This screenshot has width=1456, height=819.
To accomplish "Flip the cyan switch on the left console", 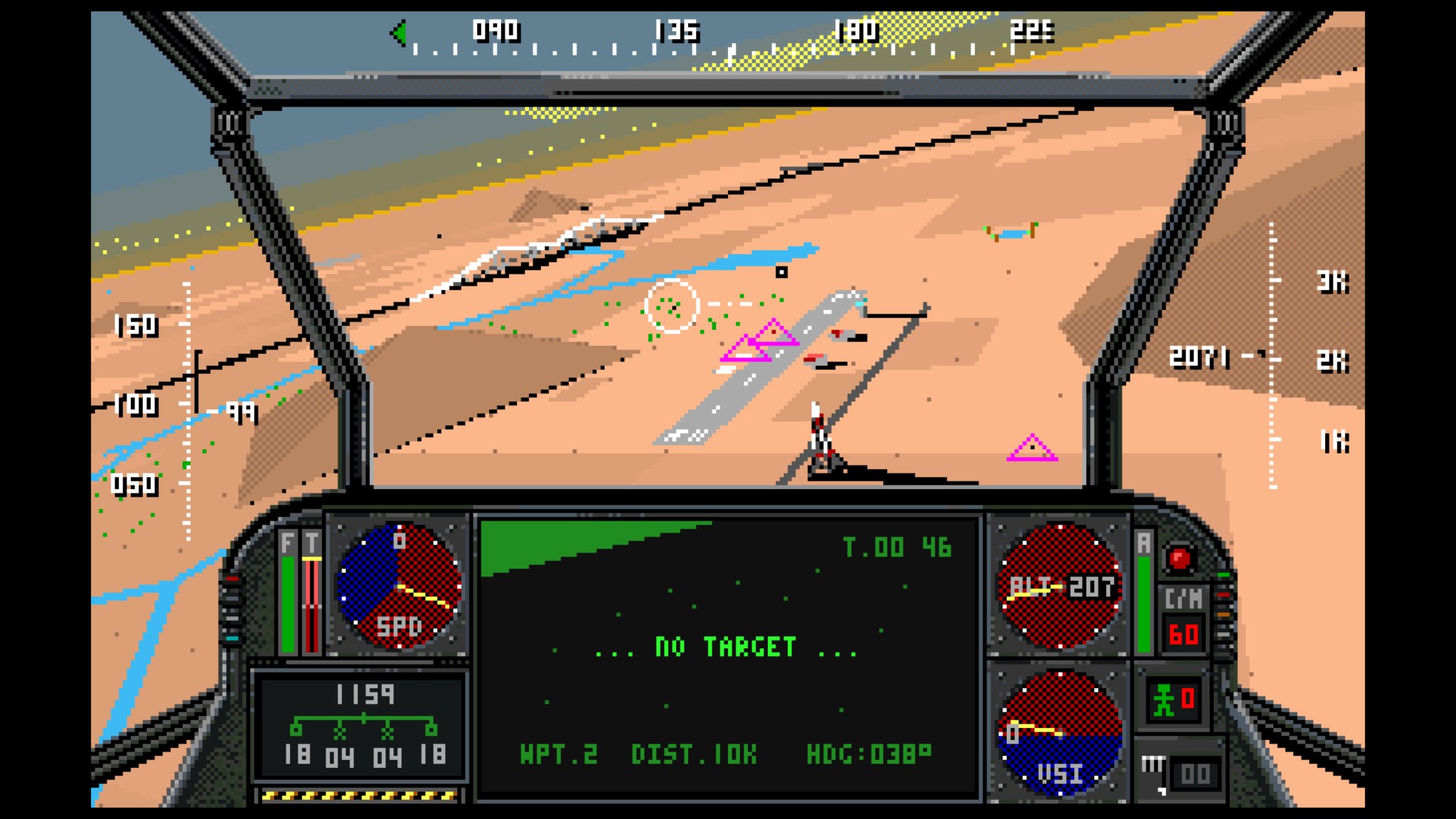I will tap(232, 638).
